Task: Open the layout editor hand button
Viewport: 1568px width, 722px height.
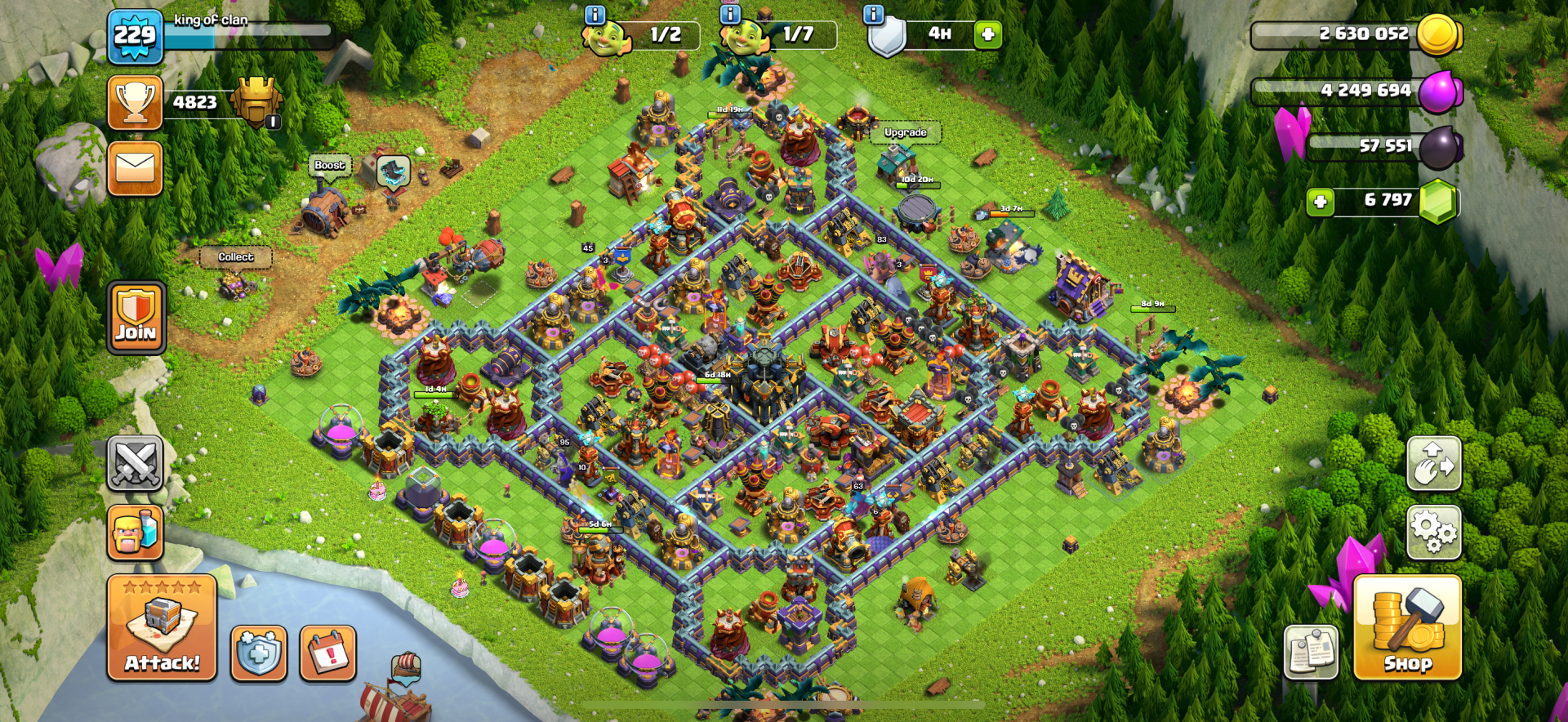Action: [x=1433, y=463]
